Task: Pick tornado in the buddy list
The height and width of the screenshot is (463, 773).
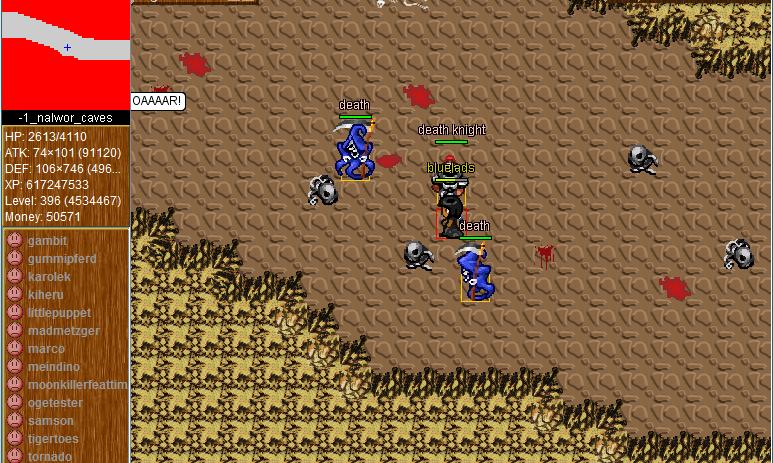Action: pyautogui.click(x=49, y=456)
